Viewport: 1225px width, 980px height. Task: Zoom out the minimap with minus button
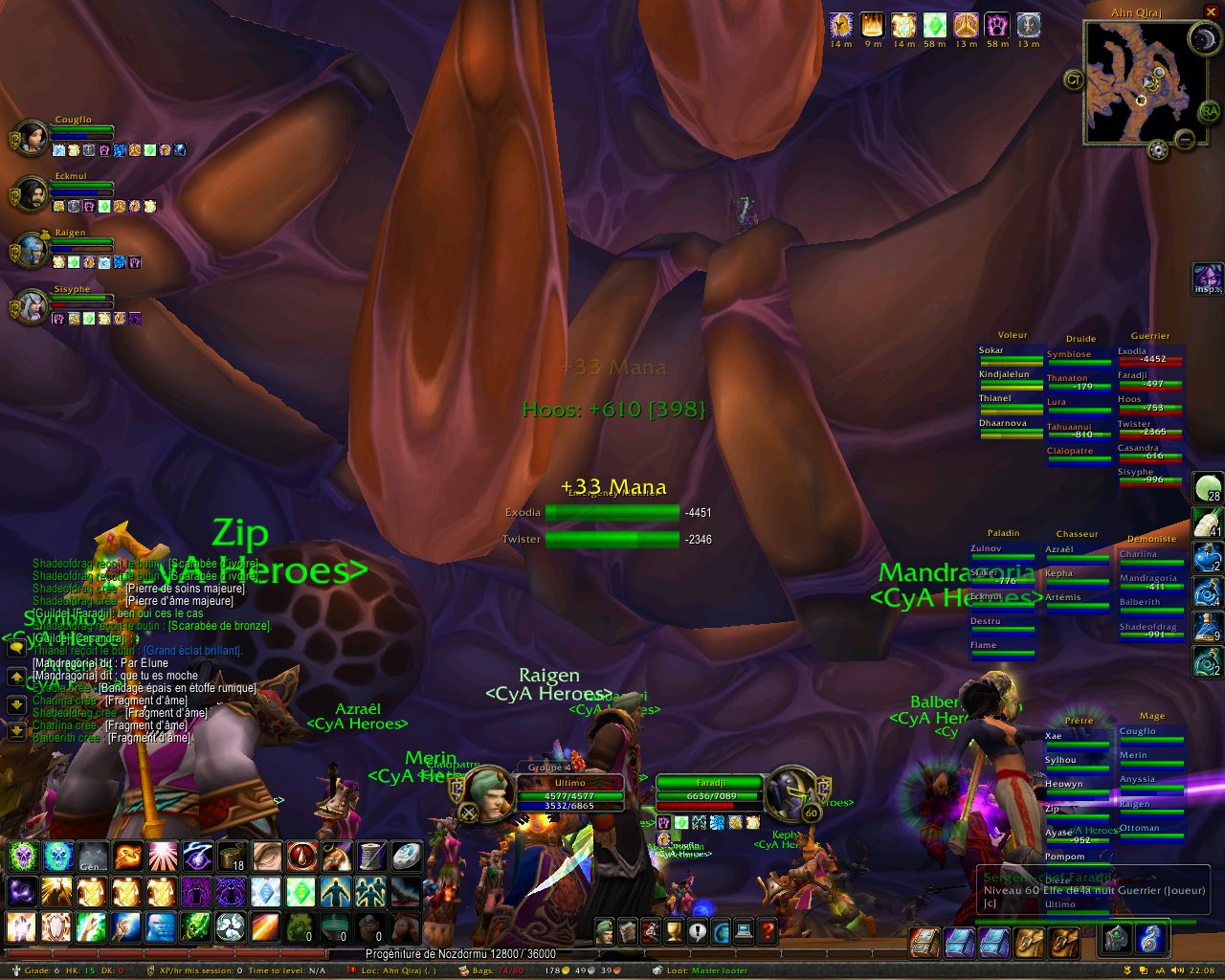(1185, 141)
